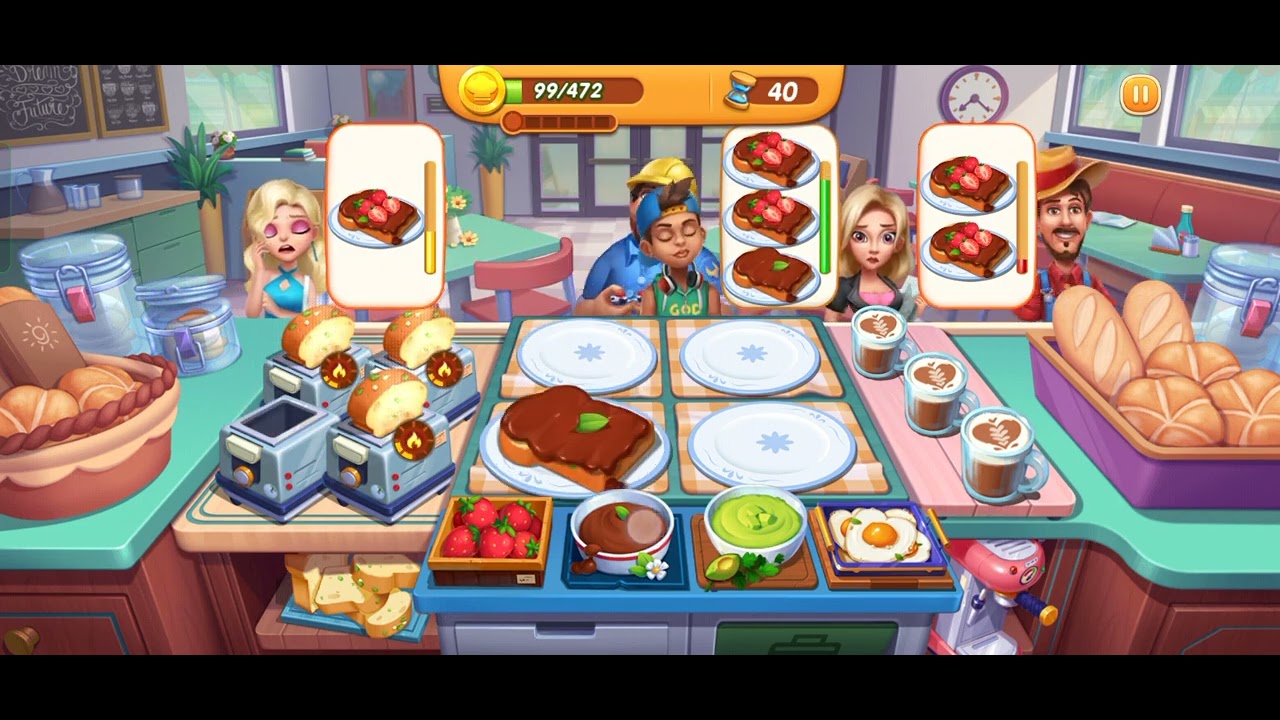Open the leftmost customer's order card
Viewport: 1280px width, 720px height.
pos(385,210)
